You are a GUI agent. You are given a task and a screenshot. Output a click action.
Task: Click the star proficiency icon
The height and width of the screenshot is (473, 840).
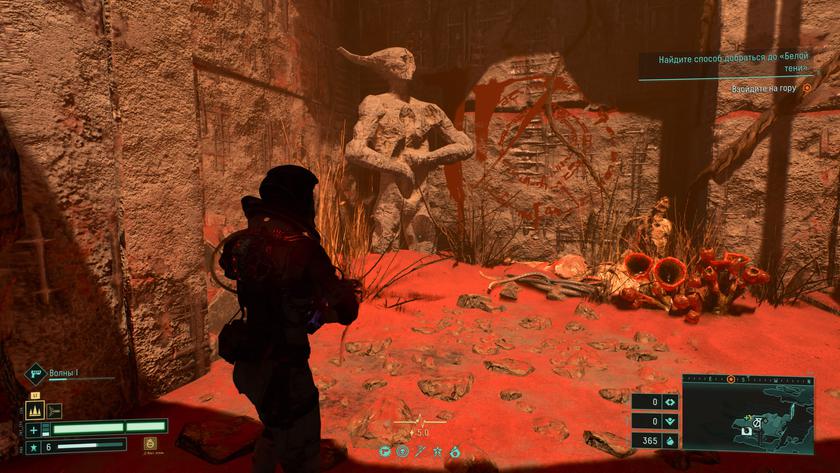33,446
